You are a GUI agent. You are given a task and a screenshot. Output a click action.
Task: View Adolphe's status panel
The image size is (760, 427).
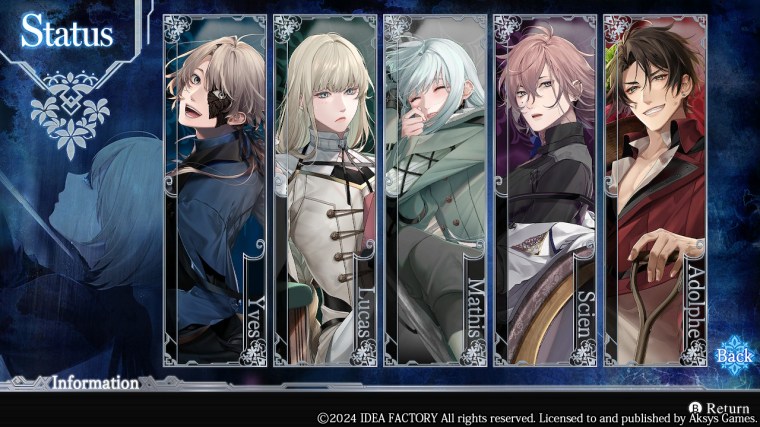(x=655, y=190)
